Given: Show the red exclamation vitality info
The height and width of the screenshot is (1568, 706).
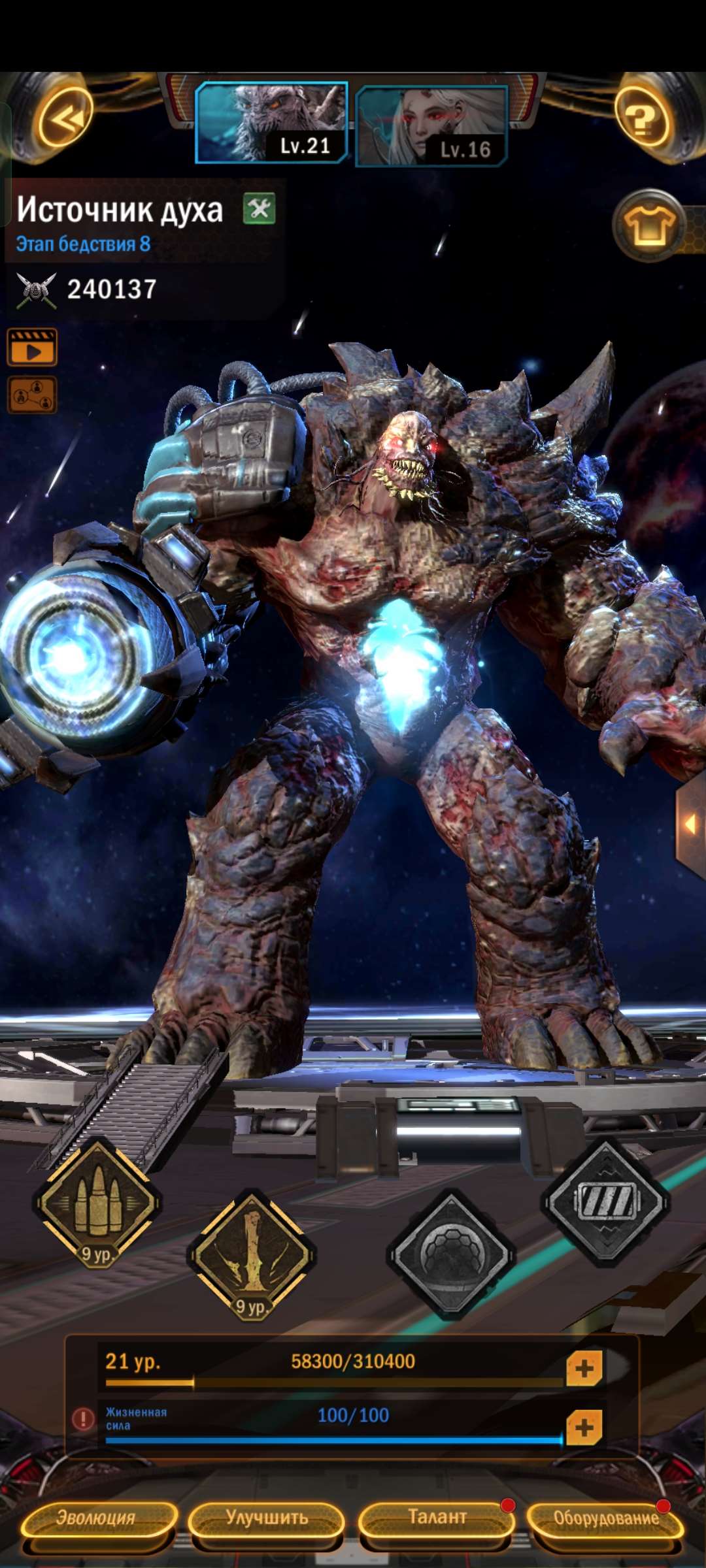Looking at the screenshot, I should click(x=83, y=1418).
